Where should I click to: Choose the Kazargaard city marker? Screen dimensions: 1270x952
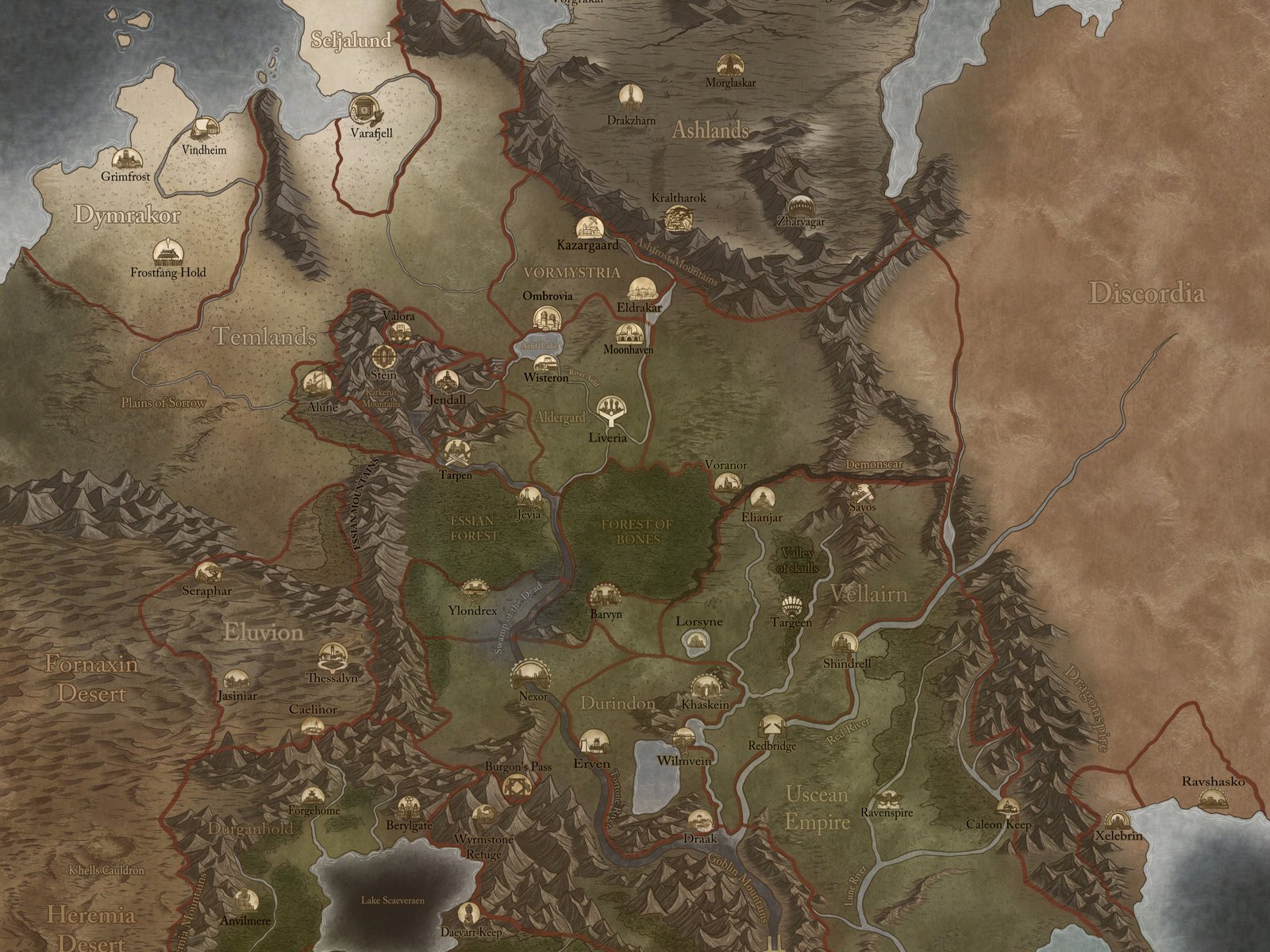[587, 226]
